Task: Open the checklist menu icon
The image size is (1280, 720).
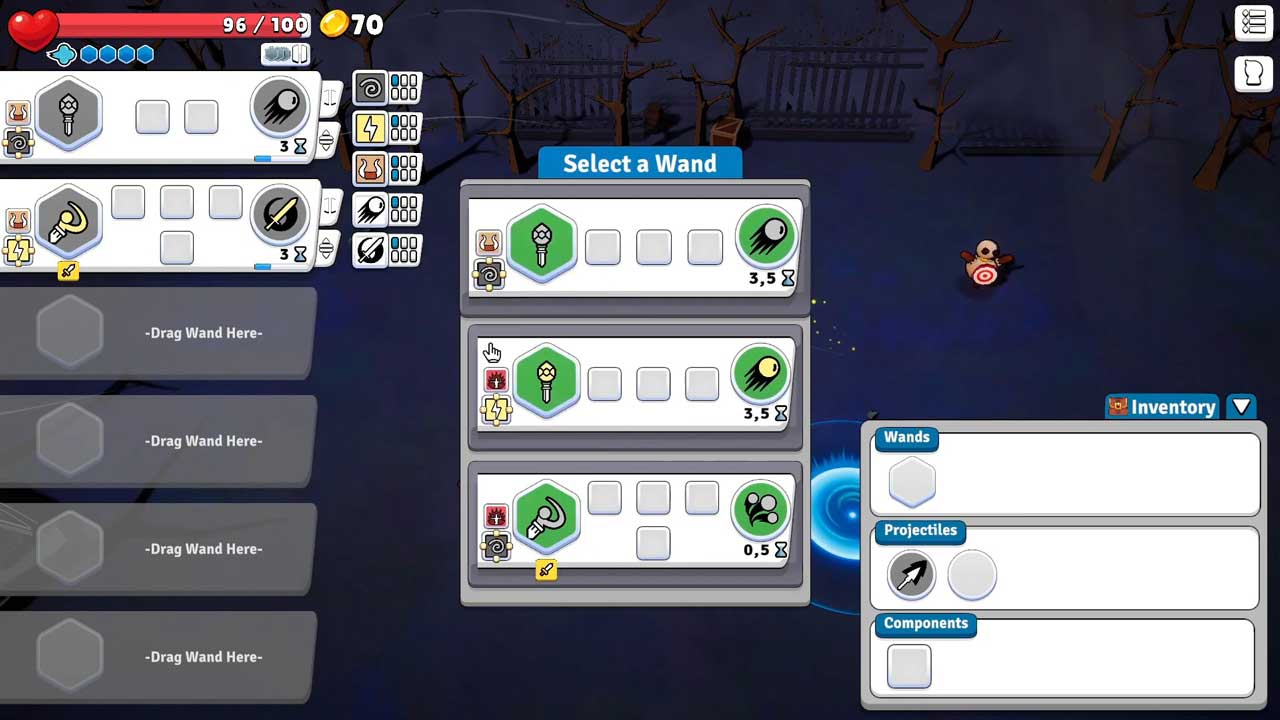Action: point(1254,23)
